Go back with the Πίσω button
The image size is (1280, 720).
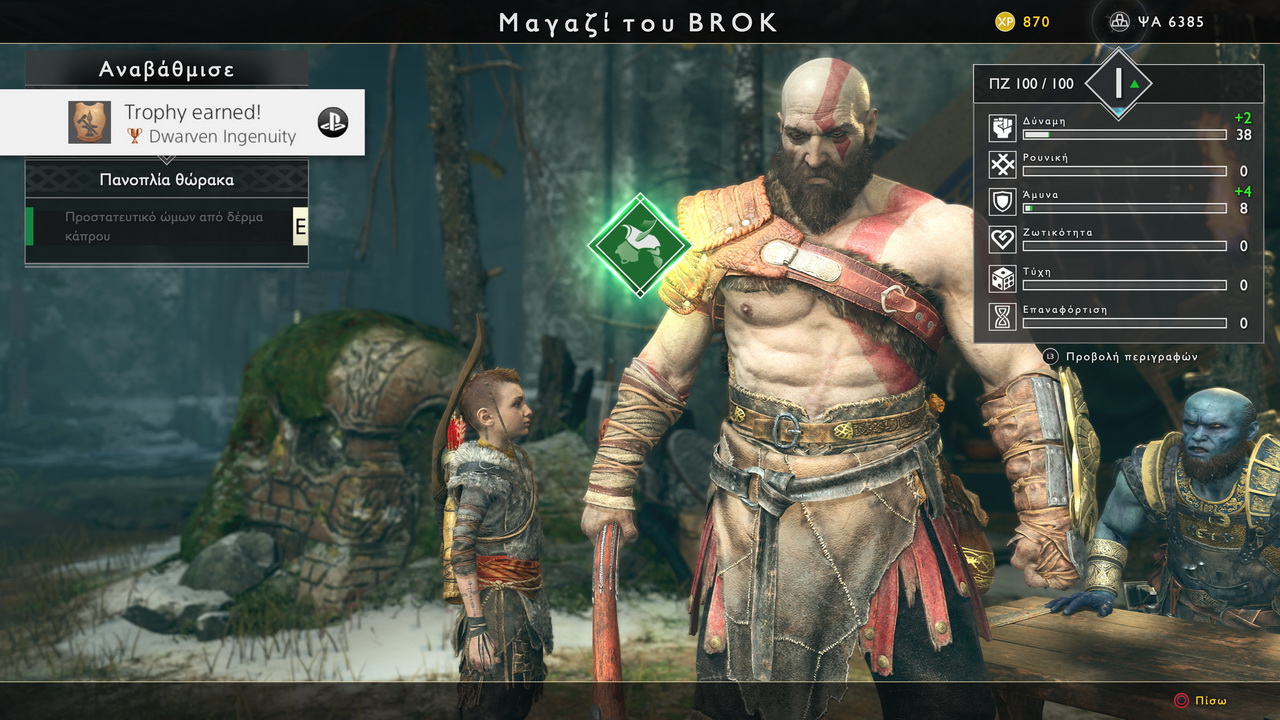(x=1201, y=701)
